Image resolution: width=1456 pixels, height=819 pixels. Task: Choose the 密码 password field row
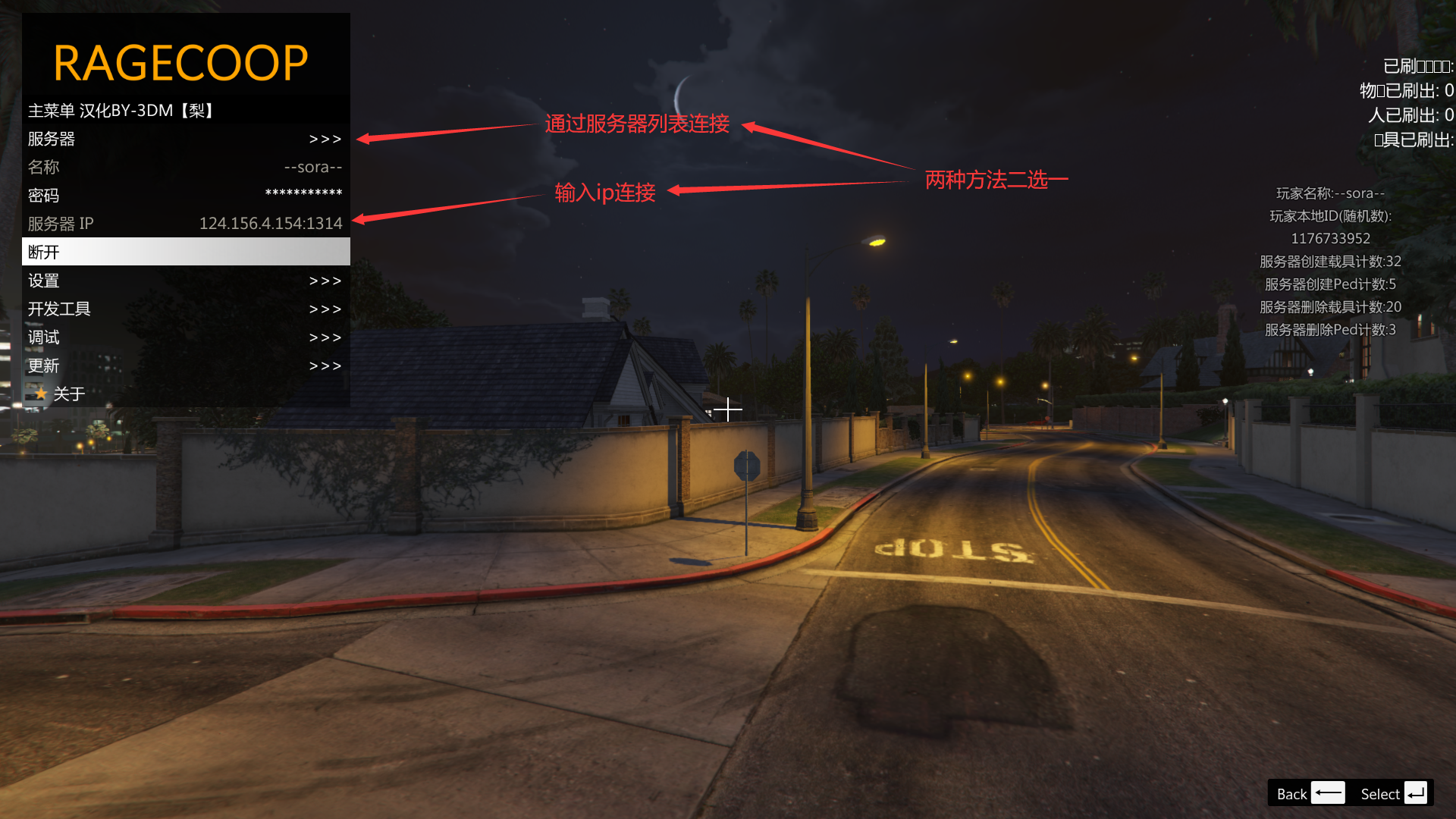pos(185,195)
